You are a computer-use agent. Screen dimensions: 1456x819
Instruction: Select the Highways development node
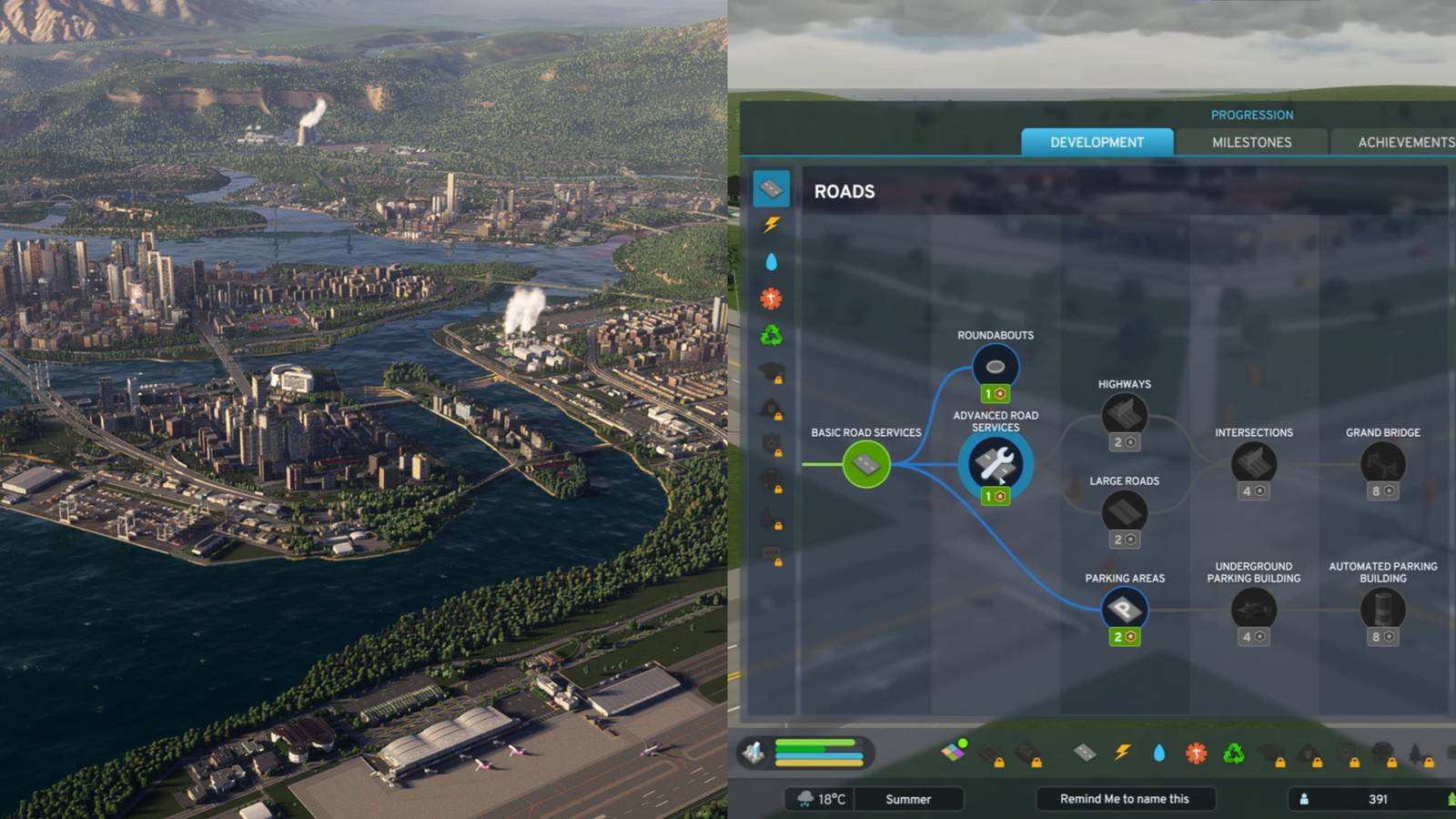pos(1125,415)
